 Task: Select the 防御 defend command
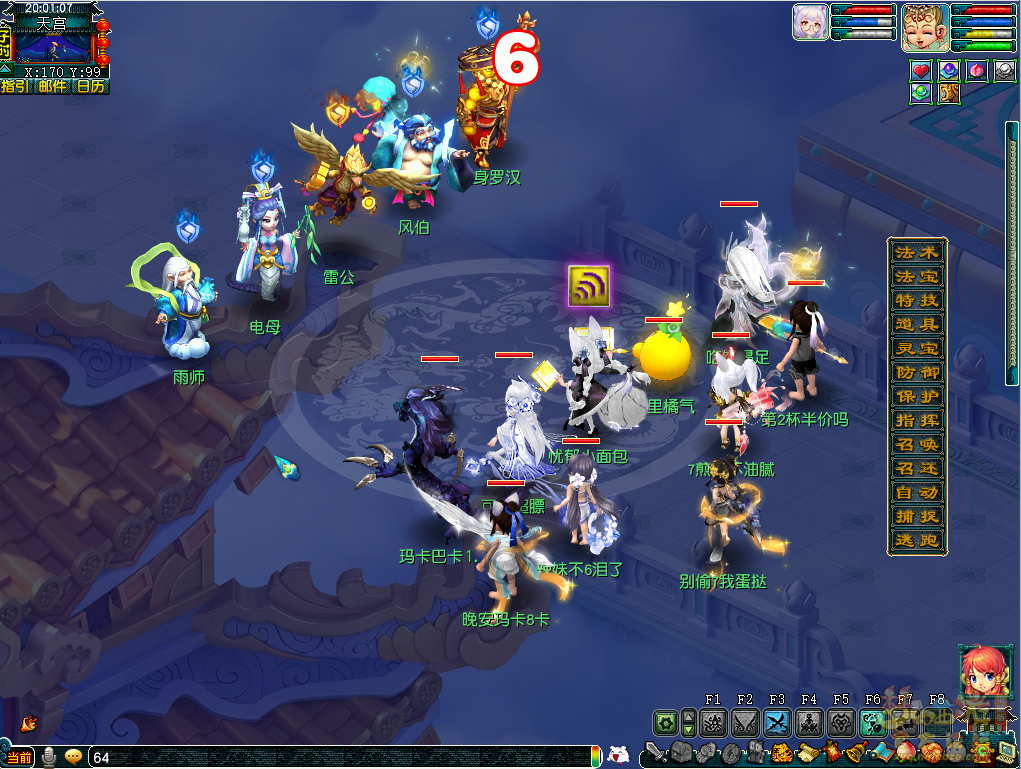(x=916, y=372)
